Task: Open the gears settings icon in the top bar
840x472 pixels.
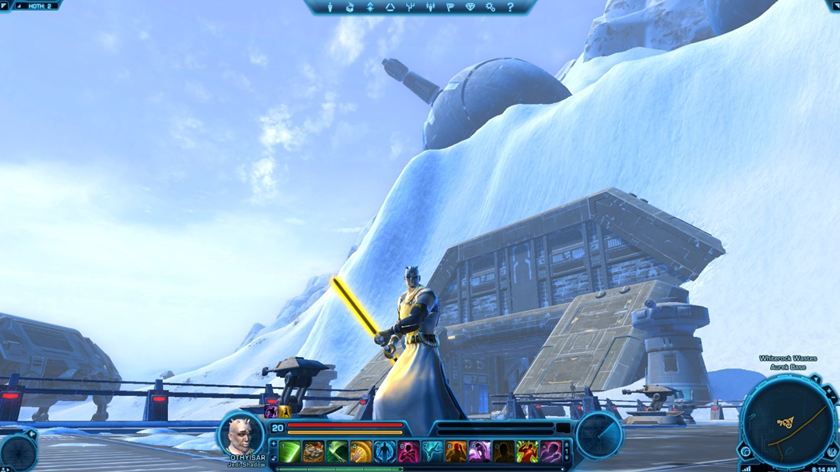Action: click(x=491, y=7)
